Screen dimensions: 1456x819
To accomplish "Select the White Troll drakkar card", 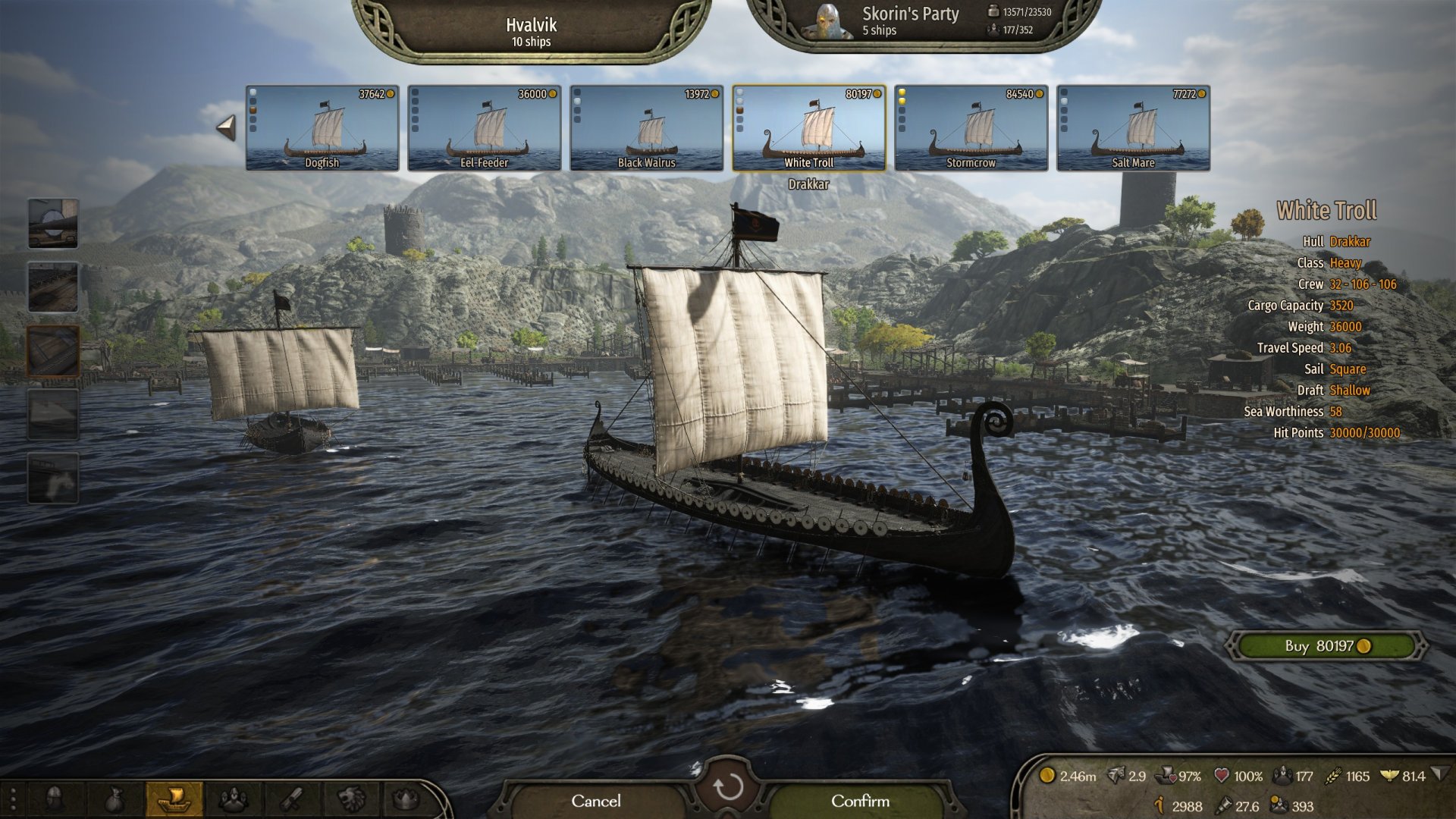I will tap(808, 127).
